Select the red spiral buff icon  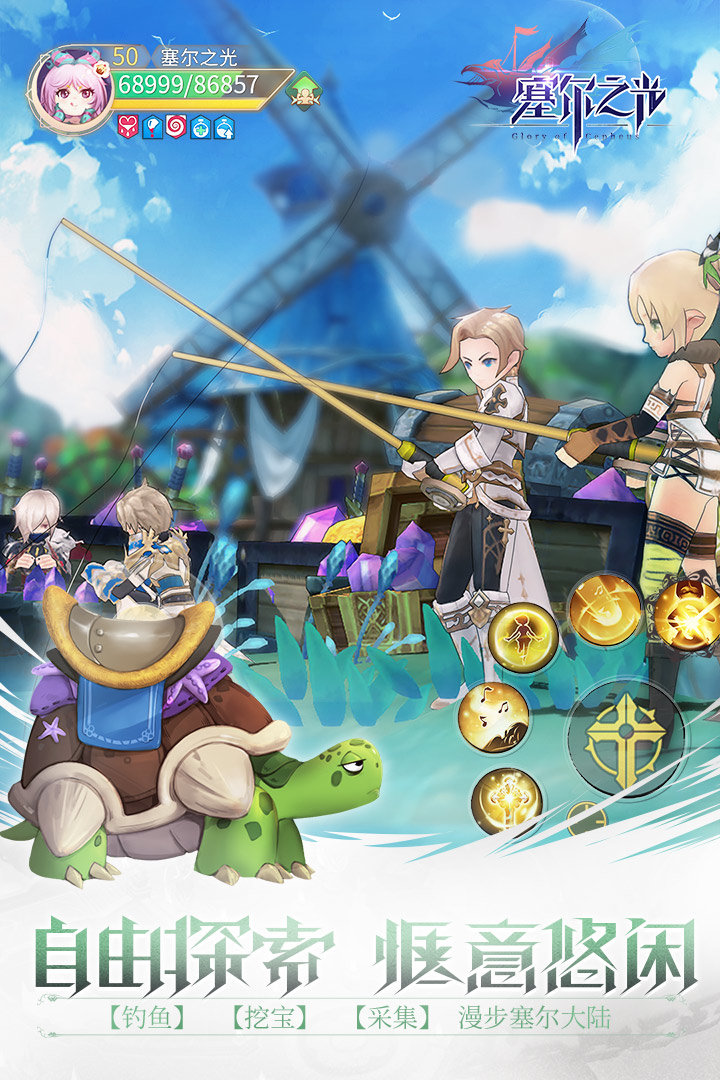coord(176,127)
